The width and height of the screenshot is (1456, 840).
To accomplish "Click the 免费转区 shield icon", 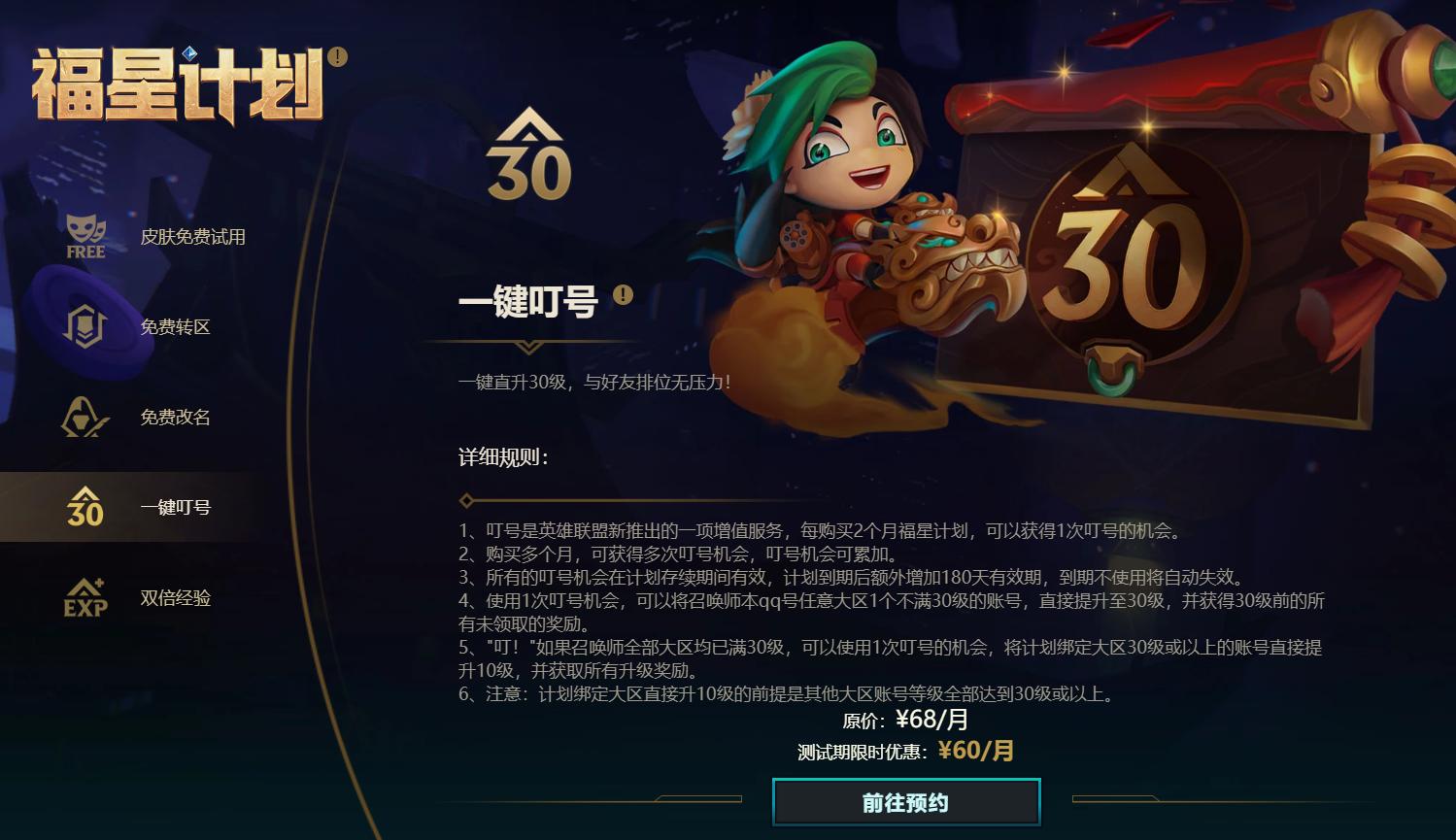I will point(85,327).
